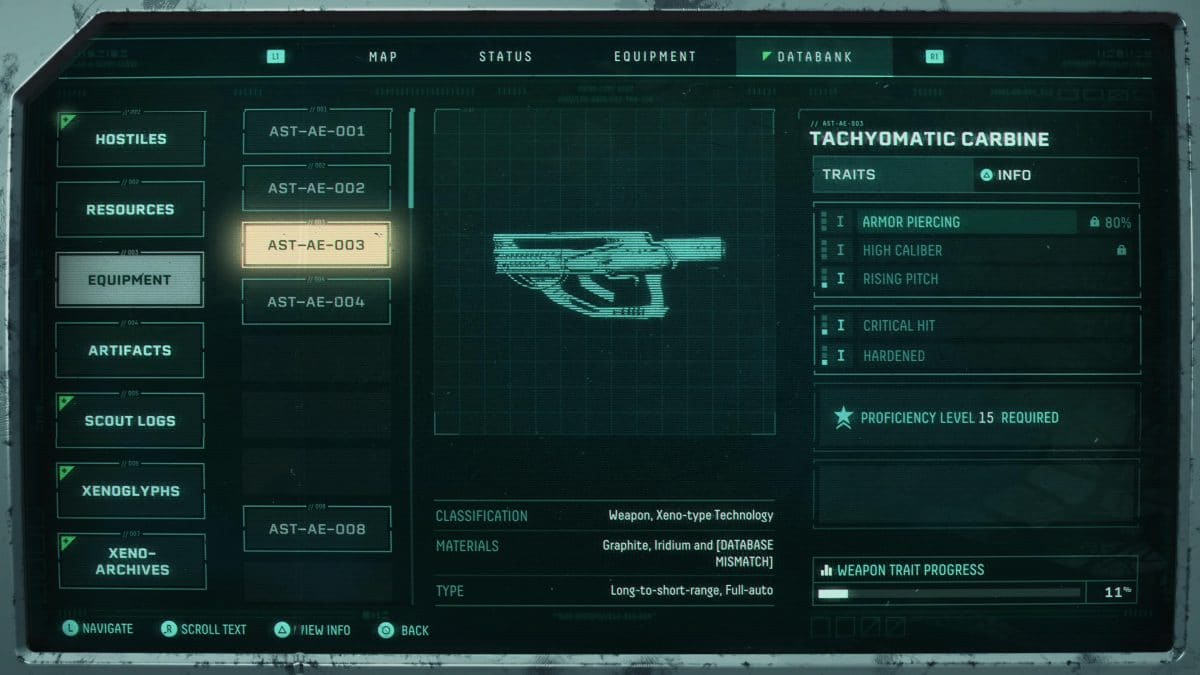Choose entry AST-AE-002
This screenshot has width=1200, height=675.
pos(317,188)
